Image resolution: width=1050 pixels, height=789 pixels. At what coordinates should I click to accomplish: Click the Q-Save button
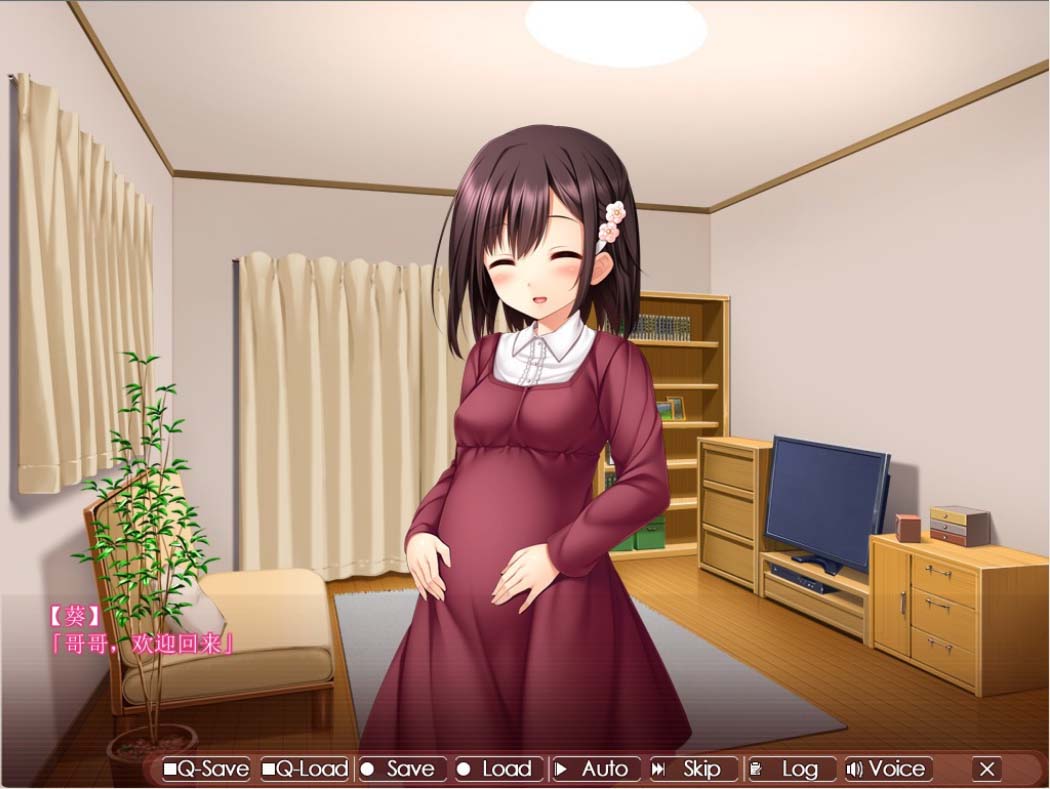tap(206, 769)
